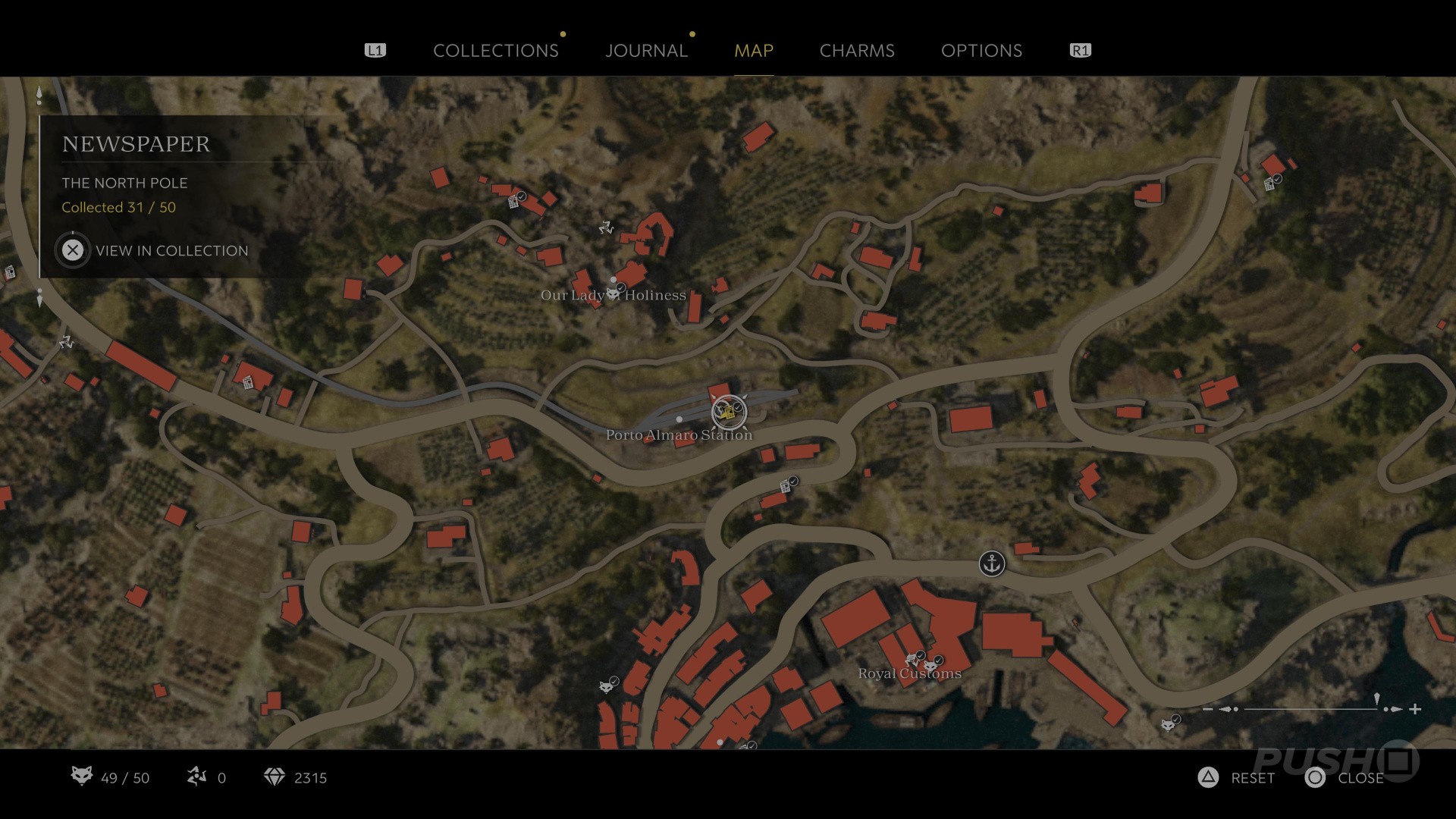Image resolution: width=1456 pixels, height=819 pixels.
Task: Select the highlighted newspaper marker at Porto Almaro Station
Action: tap(729, 413)
